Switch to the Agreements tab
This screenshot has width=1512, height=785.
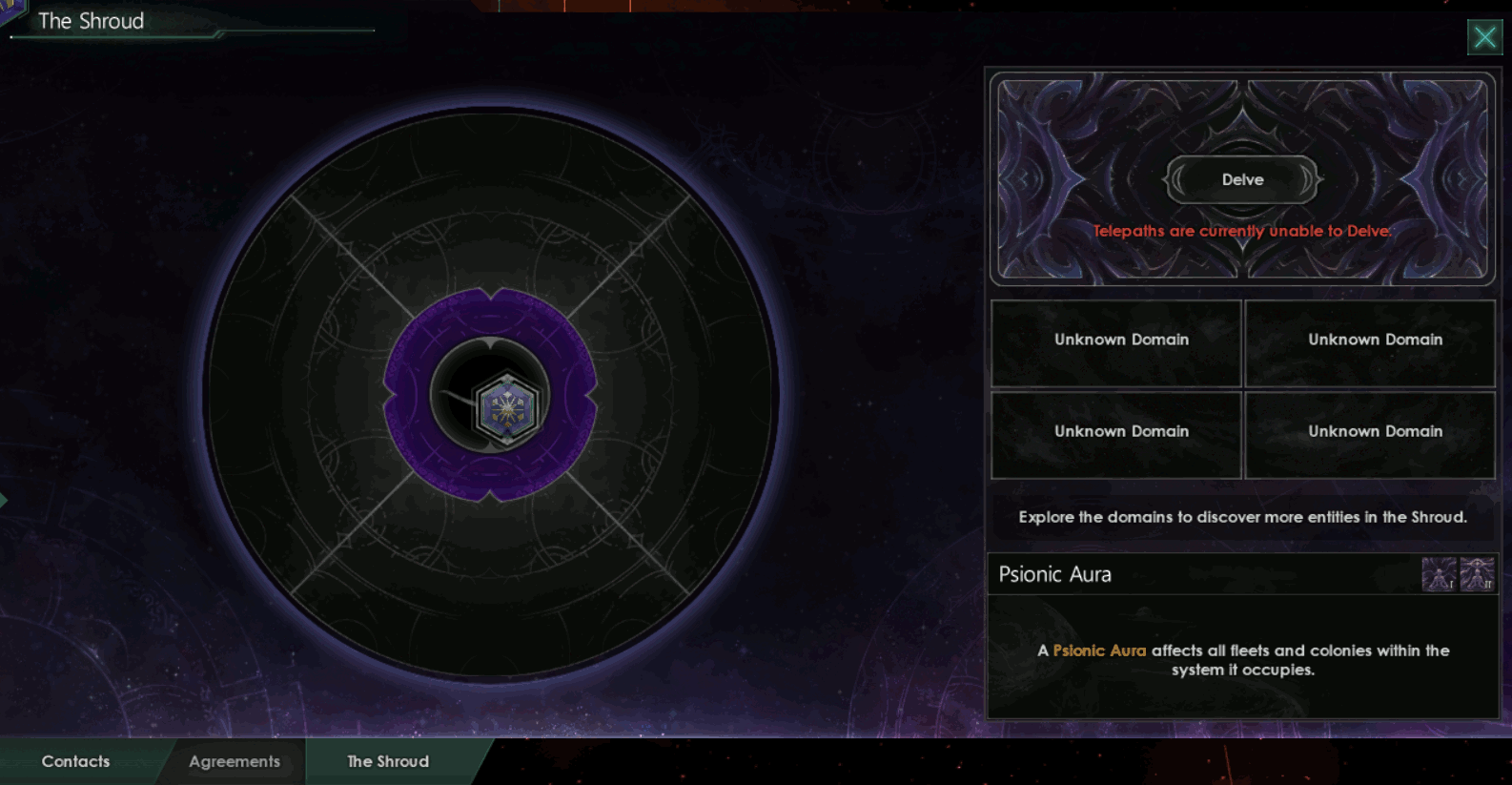click(x=234, y=761)
